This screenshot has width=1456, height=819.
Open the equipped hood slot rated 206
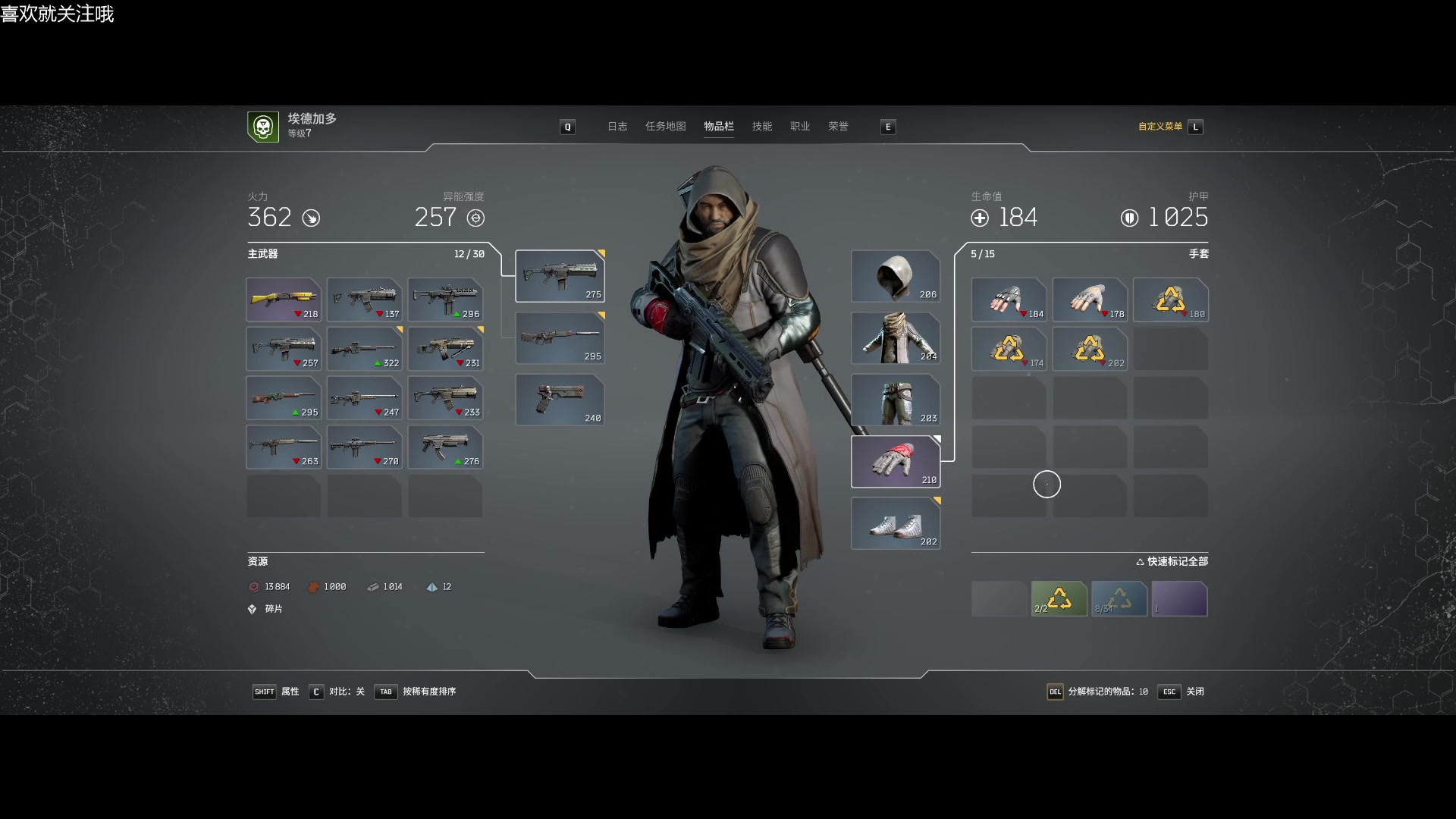click(896, 276)
